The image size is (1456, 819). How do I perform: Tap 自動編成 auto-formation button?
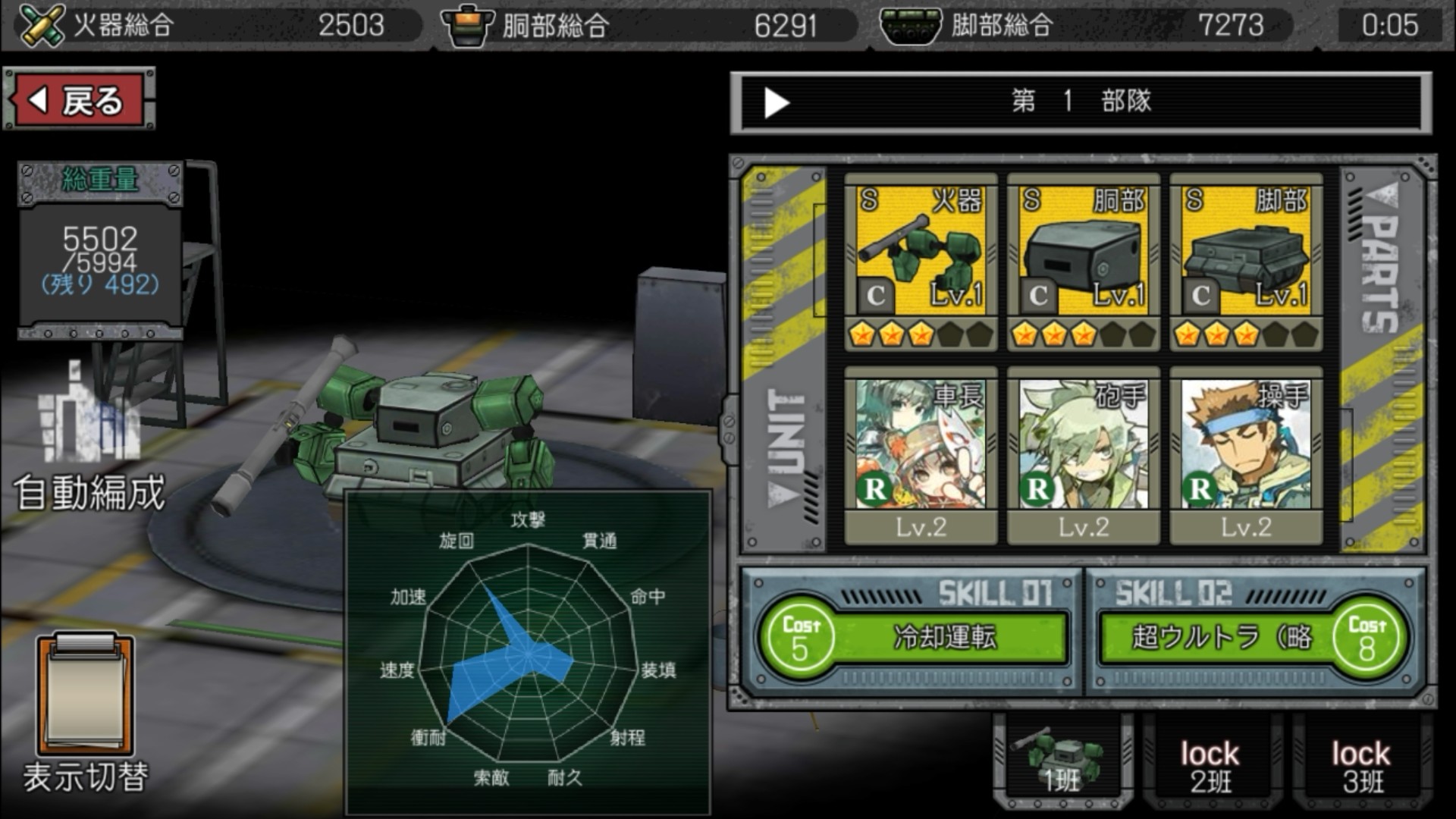pos(89,440)
